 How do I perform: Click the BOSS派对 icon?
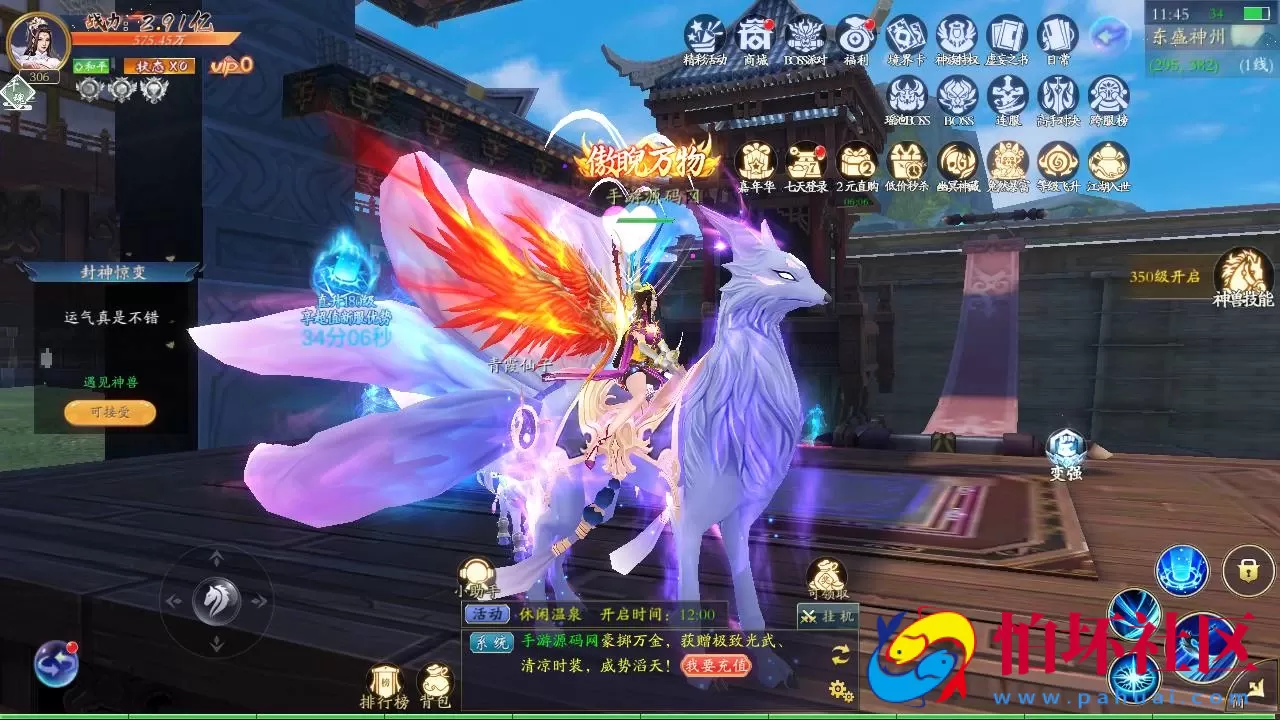pos(807,37)
